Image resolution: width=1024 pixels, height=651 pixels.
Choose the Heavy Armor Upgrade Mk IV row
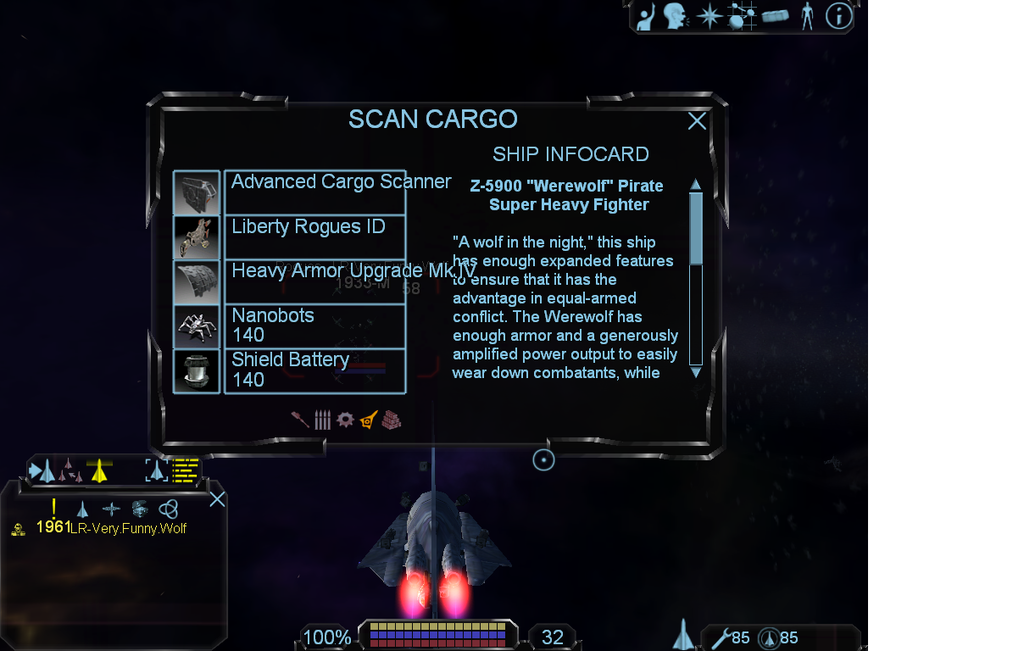[314, 281]
